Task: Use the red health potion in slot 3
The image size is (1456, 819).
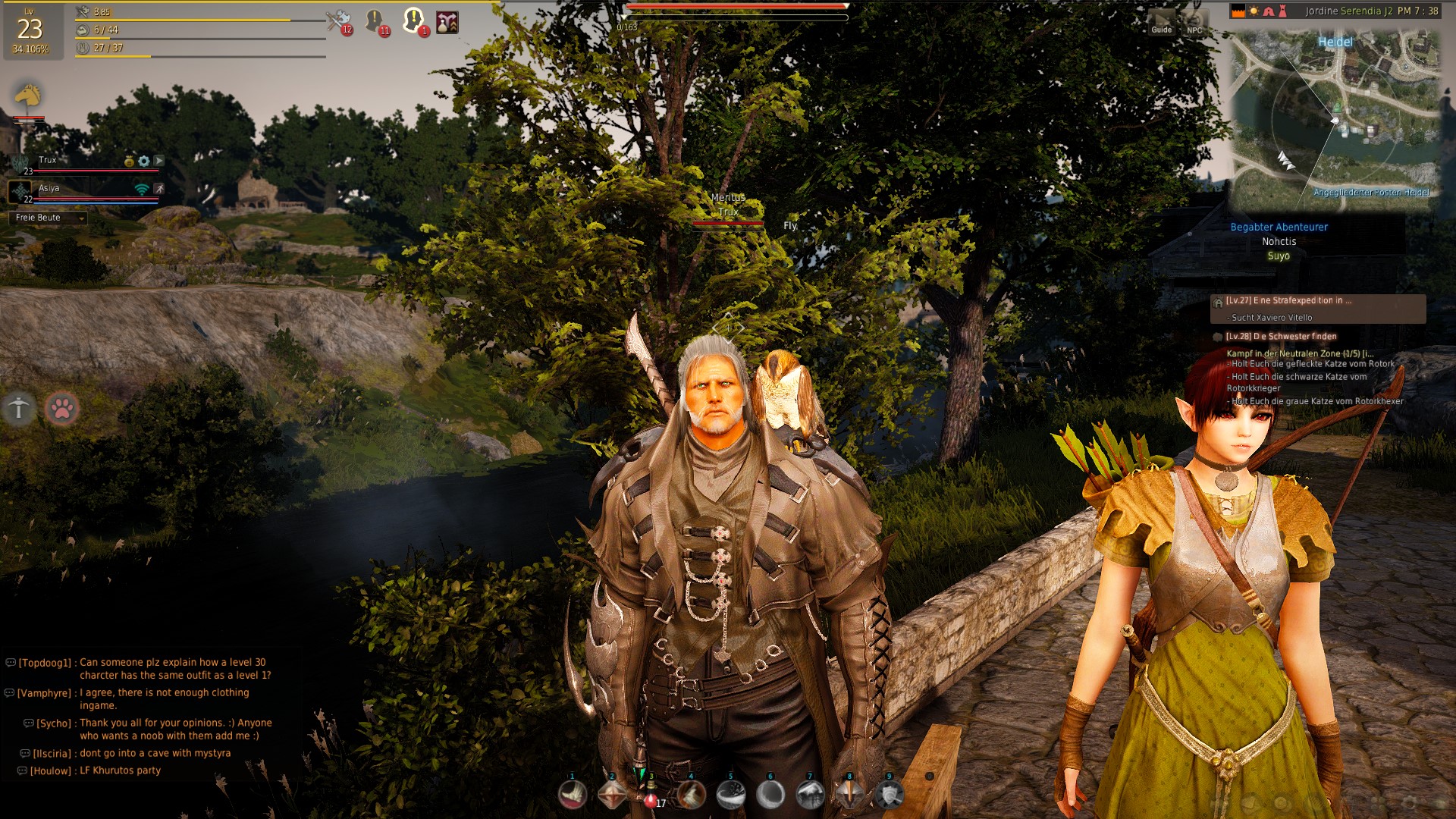Action: [x=651, y=795]
